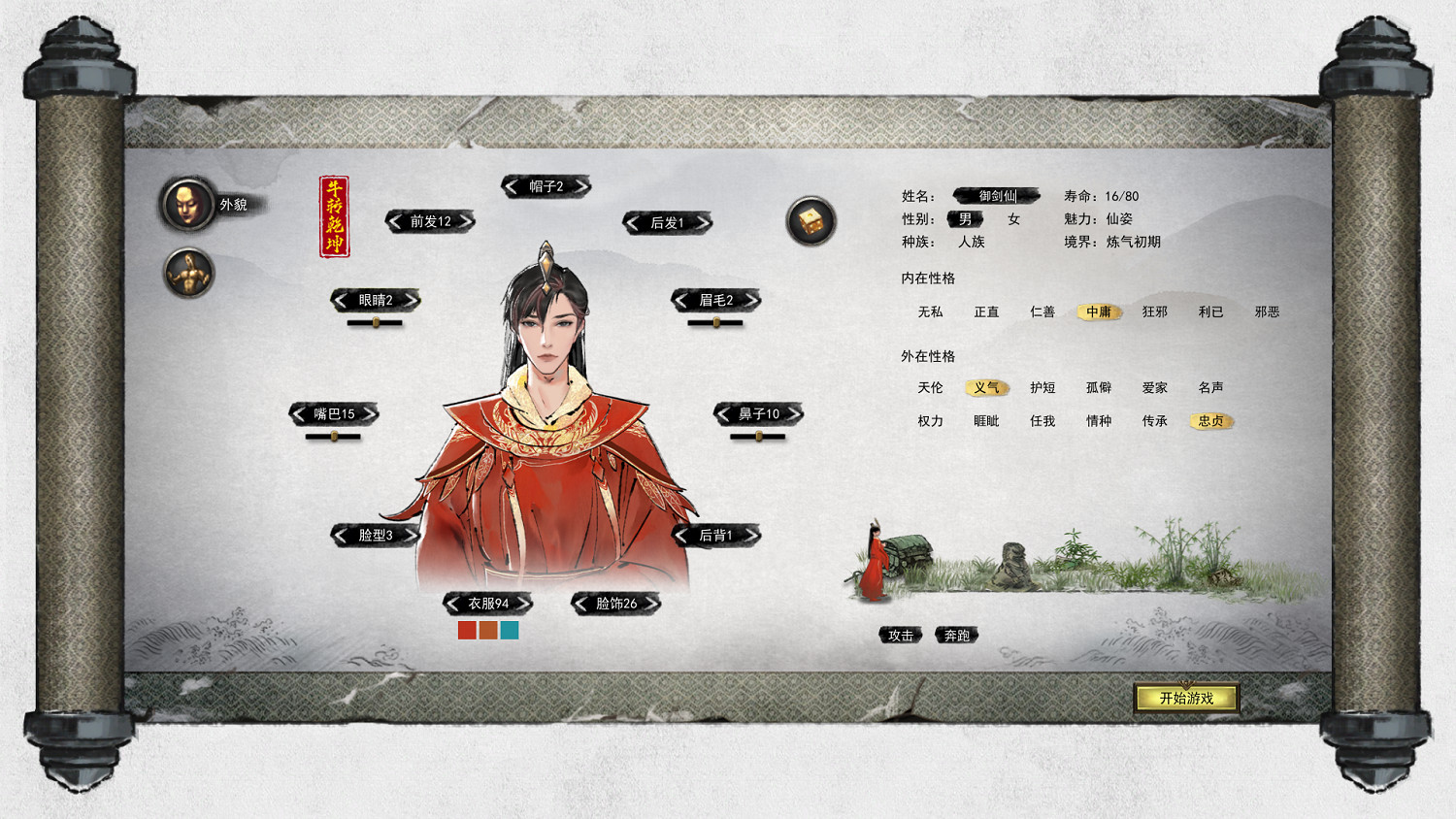The height and width of the screenshot is (819, 1456).
Task: Click the 开始游戏 start game button
Action: (1186, 697)
